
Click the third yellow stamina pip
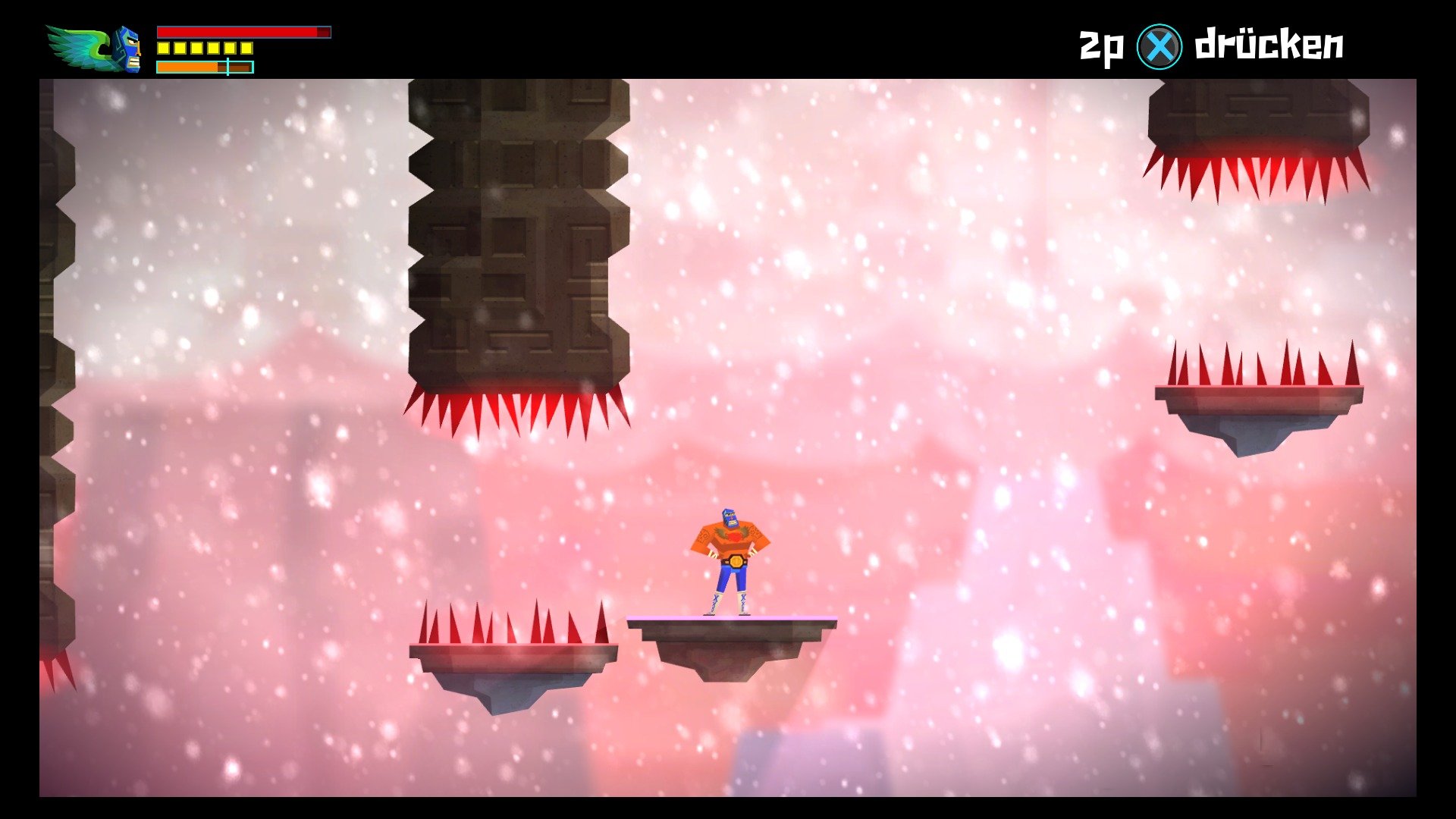196,48
